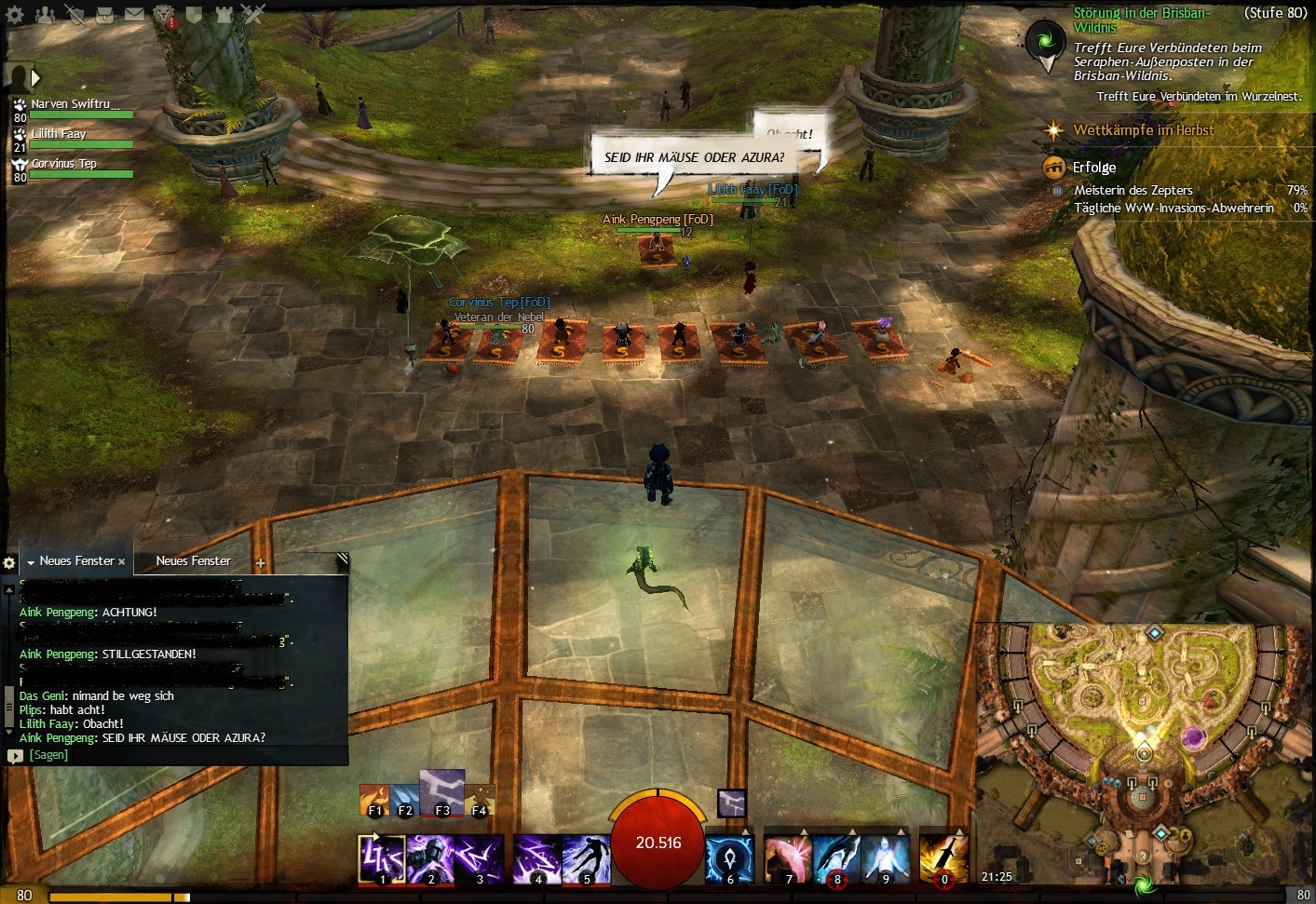Open the lion trading post icon
The image size is (1316, 904).
click(x=164, y=14)
